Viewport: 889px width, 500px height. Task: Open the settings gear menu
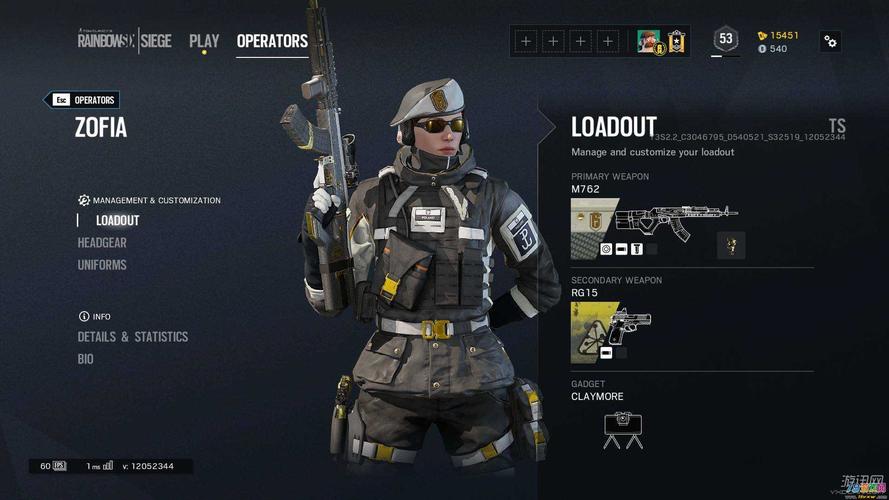(x=830, y=41)
